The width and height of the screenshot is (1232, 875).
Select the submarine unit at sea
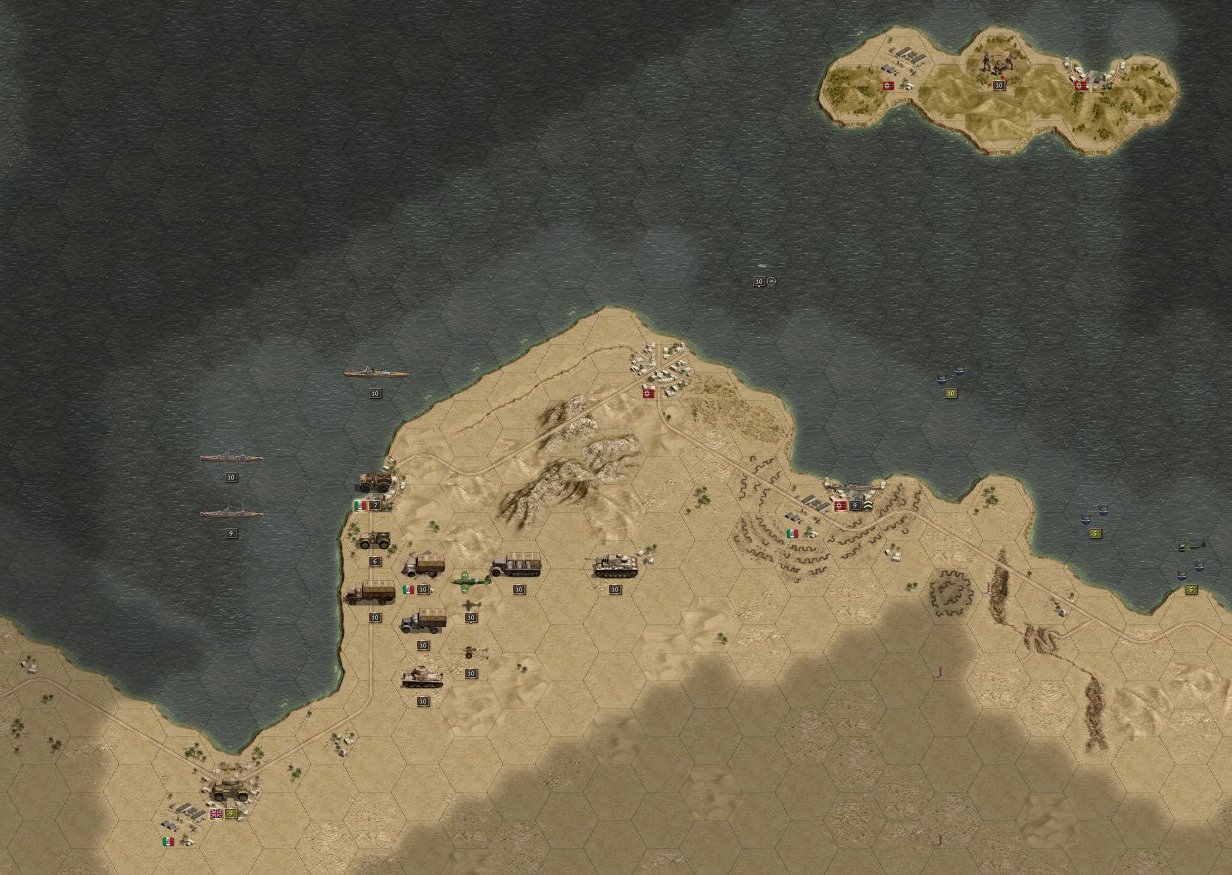point(763,268)
